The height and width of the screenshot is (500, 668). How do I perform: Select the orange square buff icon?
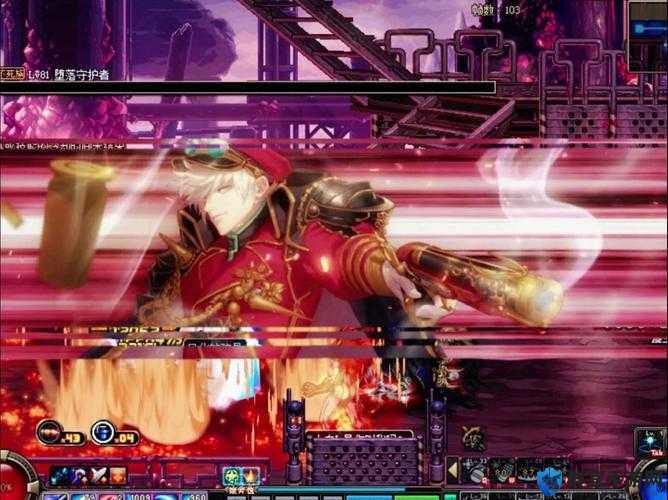118,476
